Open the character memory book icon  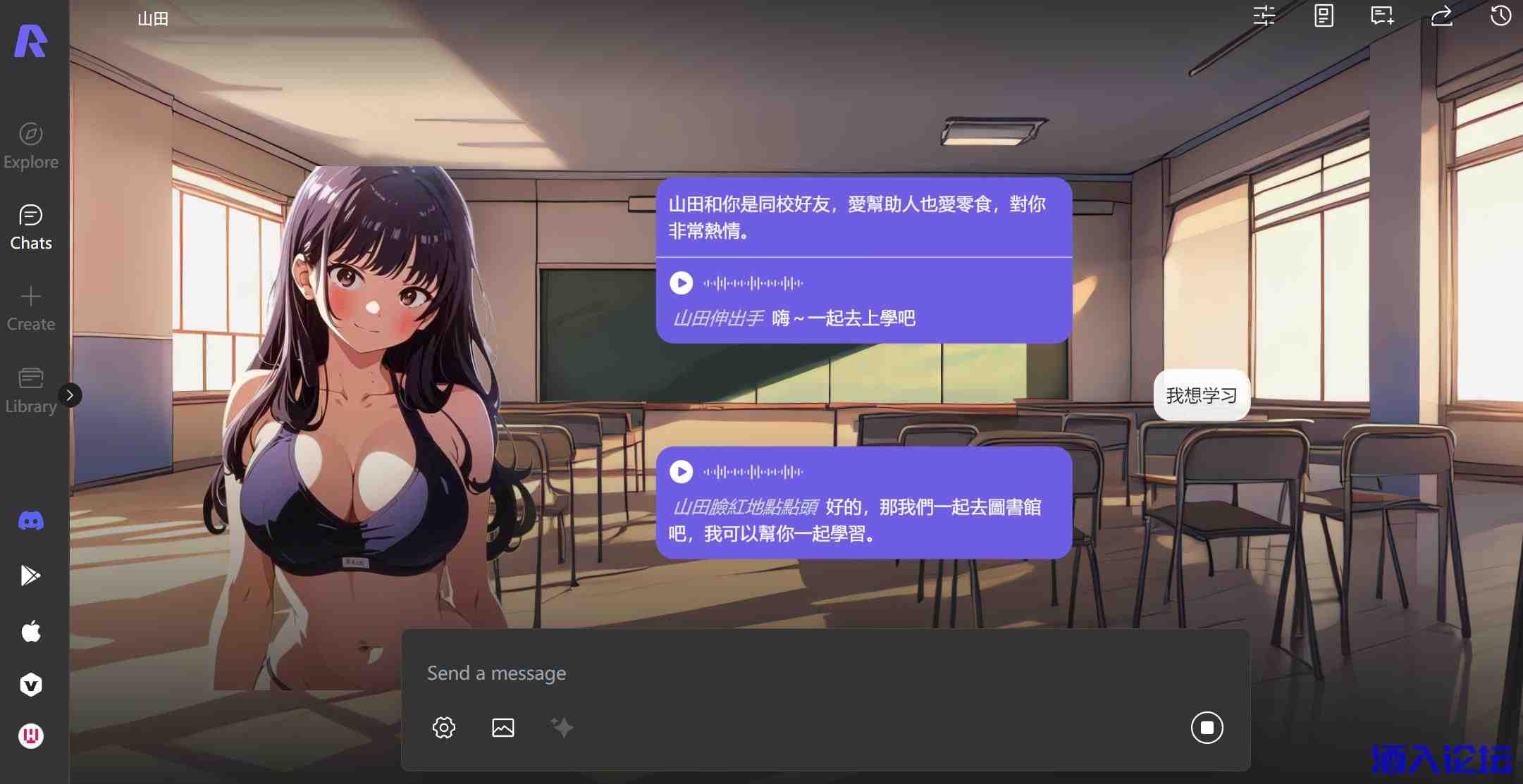click(1324, 15)
